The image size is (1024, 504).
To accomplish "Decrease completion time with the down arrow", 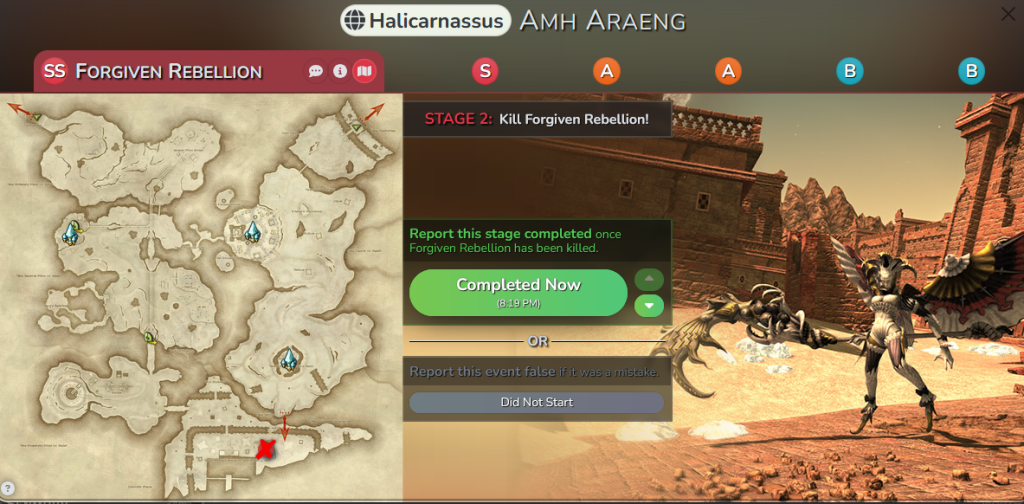I will [649, 305].
